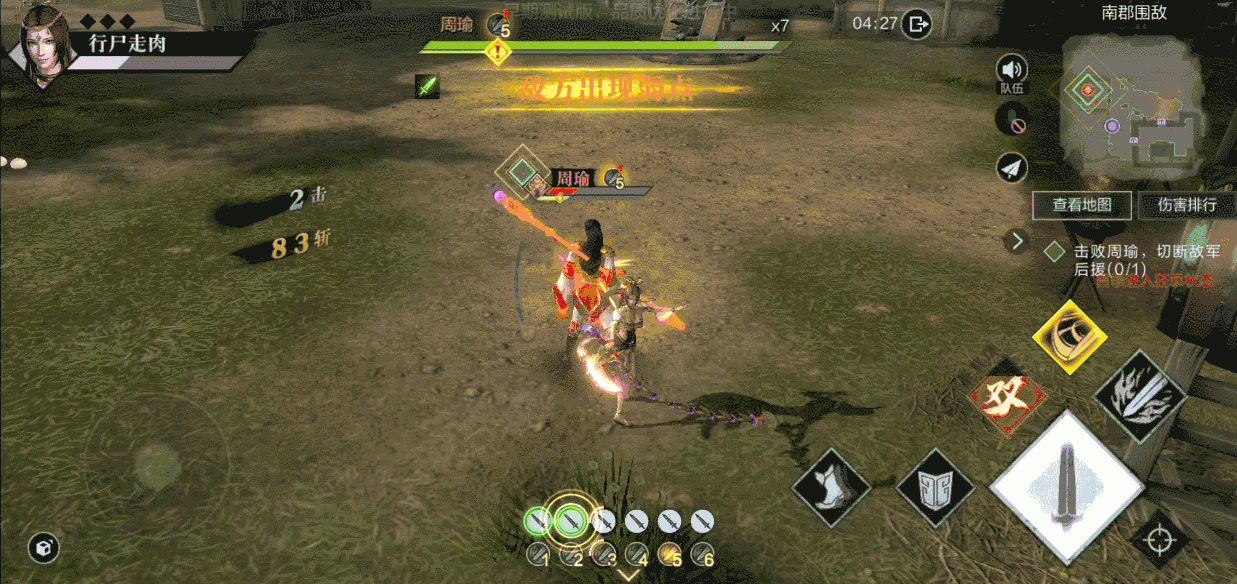Toggle the 队伍 team voice speaker

pyautogui.click(x=1012, y=70)
